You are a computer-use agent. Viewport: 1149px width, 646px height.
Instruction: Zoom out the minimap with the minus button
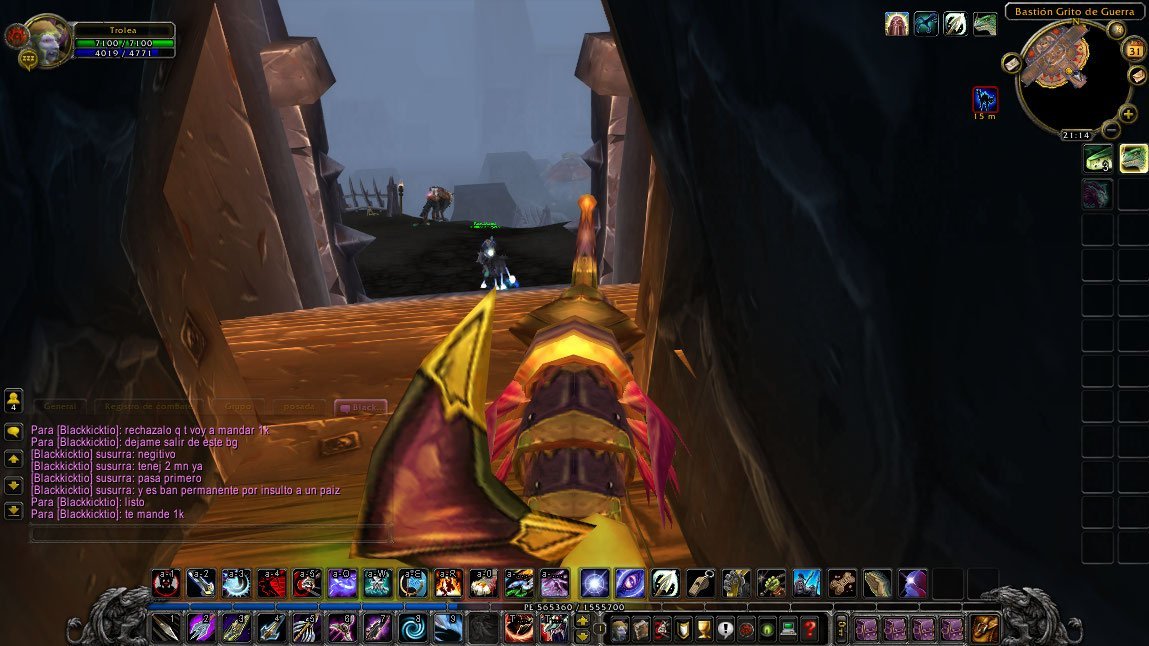click(x=1111, y=130)
